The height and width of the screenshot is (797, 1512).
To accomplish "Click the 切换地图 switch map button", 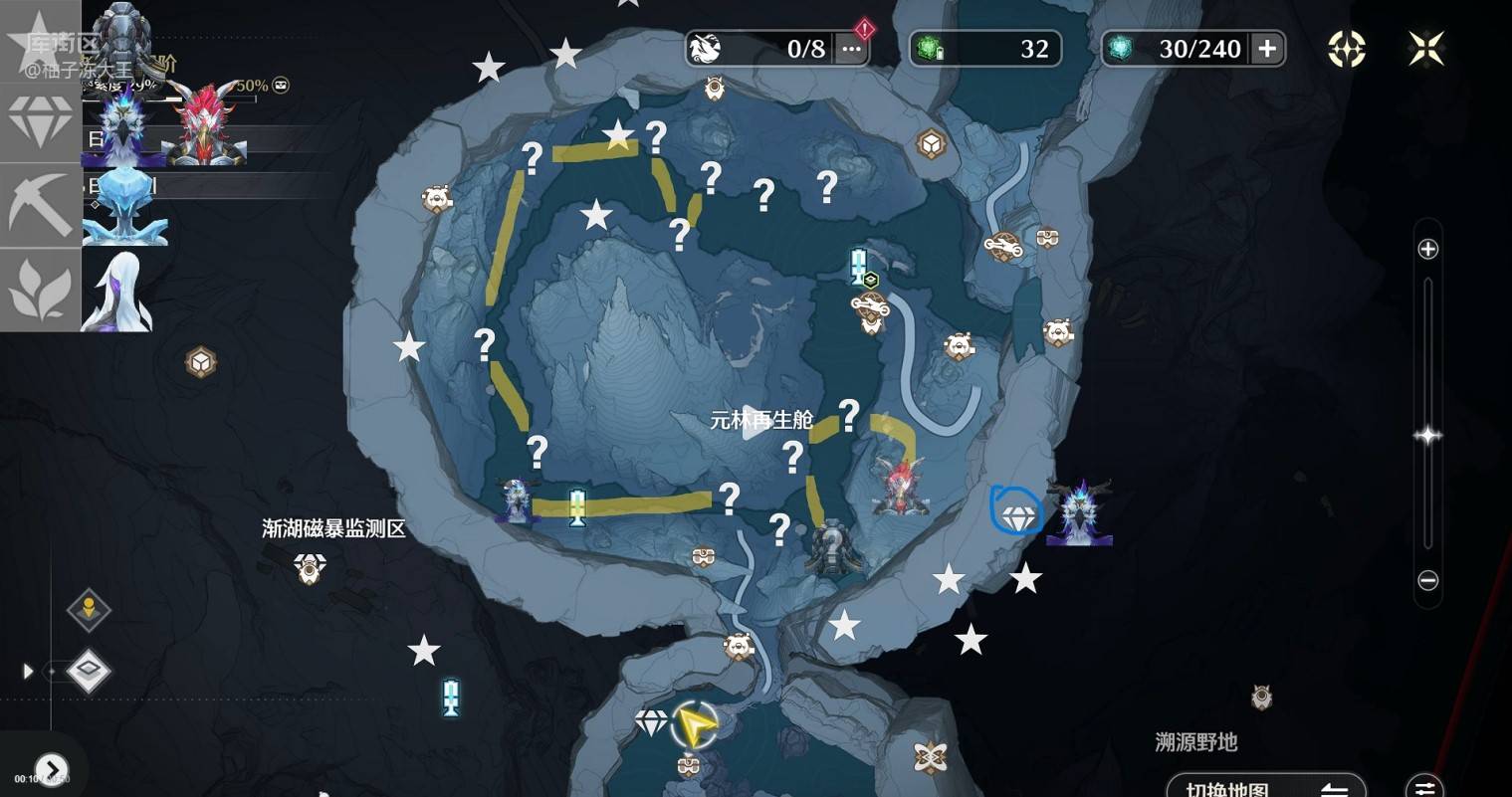I will 1264,789.
